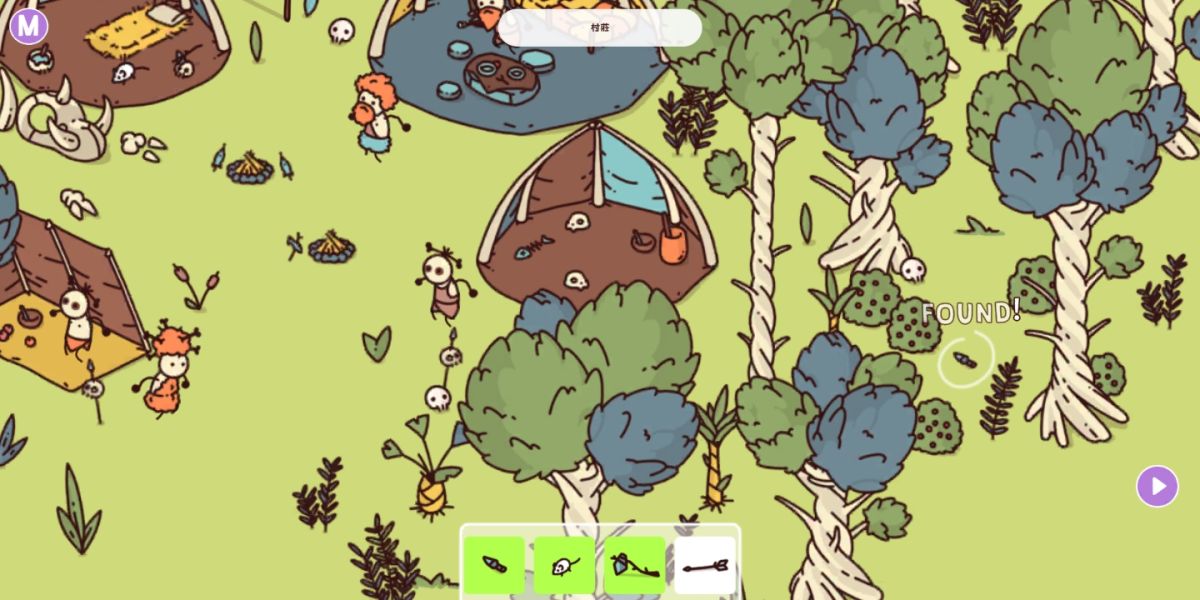Select the arrow target slot
Screen dimensions: 1200x600
705,566
